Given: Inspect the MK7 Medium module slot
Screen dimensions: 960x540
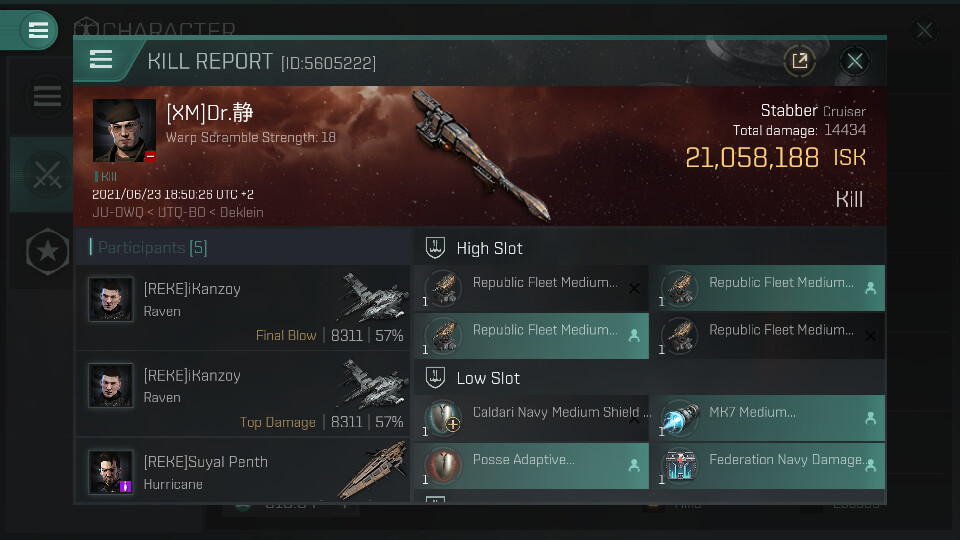Looking at the screenshot, I should pyautogui.click(x=767, y=420).
